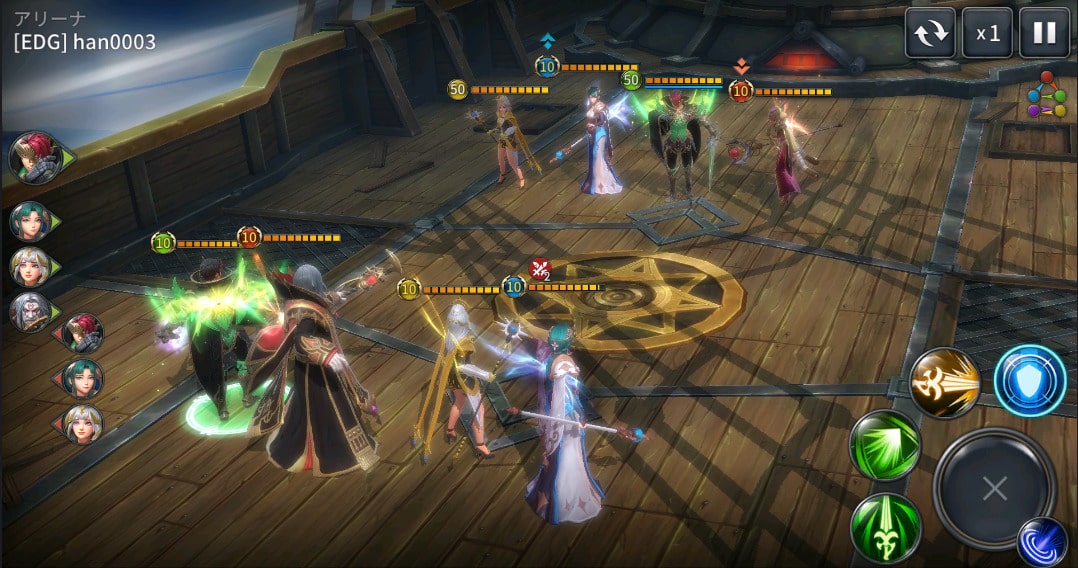Activate the small blue swirl skill
The height and width of the screenshot is (568, 1078).
pyautogui.click(x=1042, y=542)
